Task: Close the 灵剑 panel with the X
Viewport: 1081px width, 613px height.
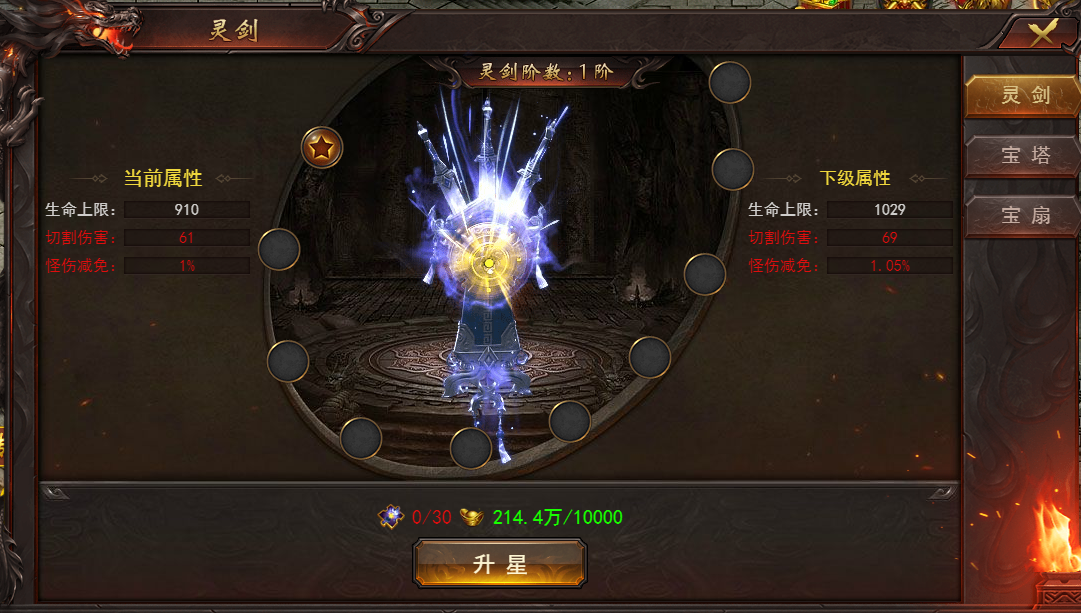Action: (x=1043, y=33)
